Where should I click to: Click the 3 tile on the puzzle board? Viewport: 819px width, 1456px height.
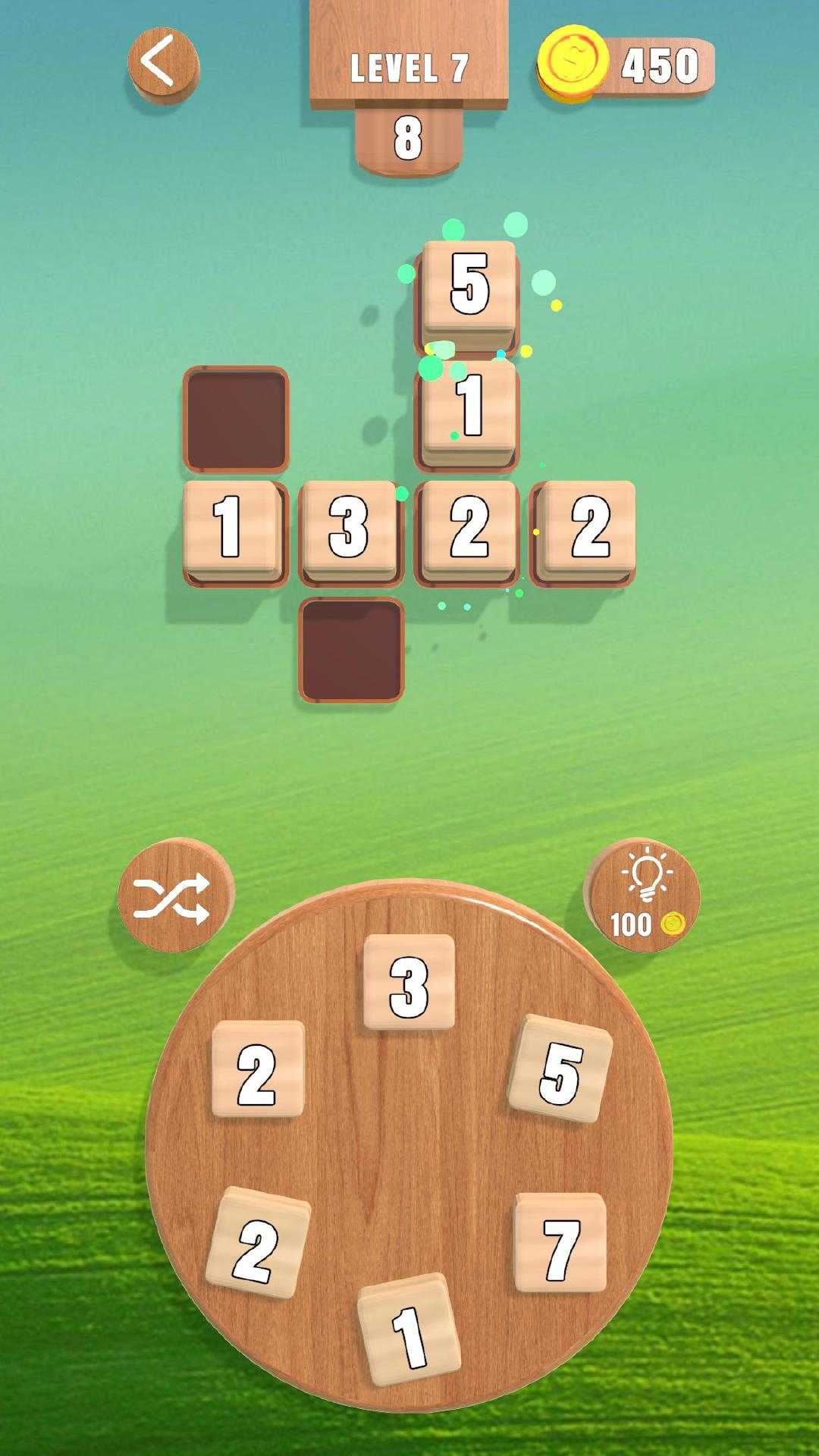pyautogui.click(x=350, y=528)
